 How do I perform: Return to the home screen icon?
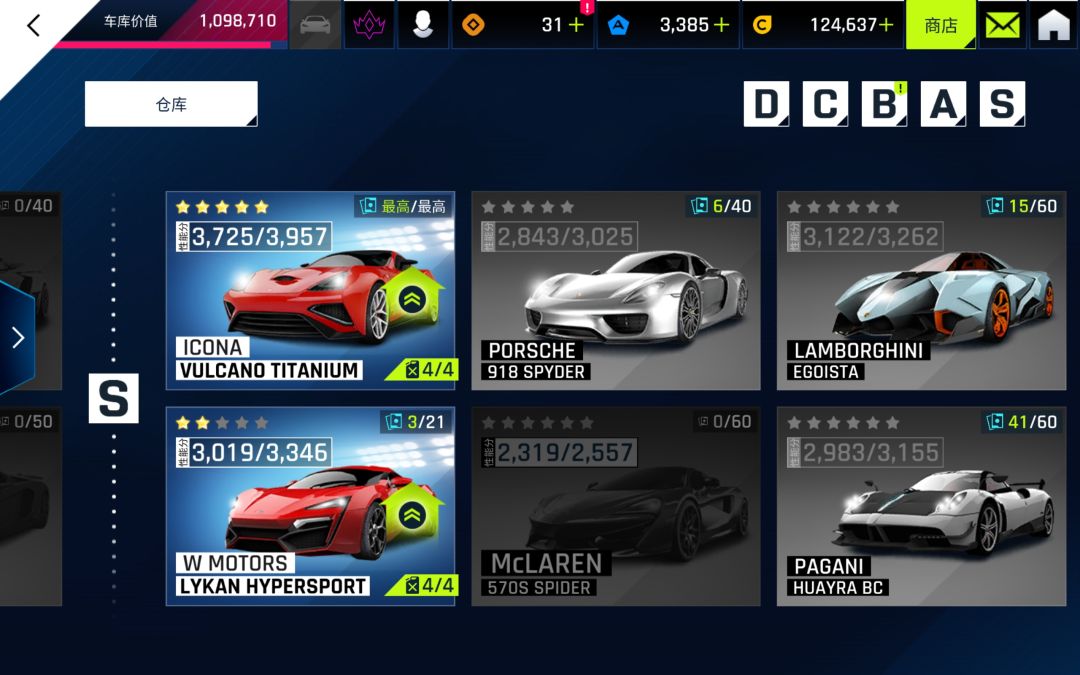pyautogui.click(x=1054, y=25)
